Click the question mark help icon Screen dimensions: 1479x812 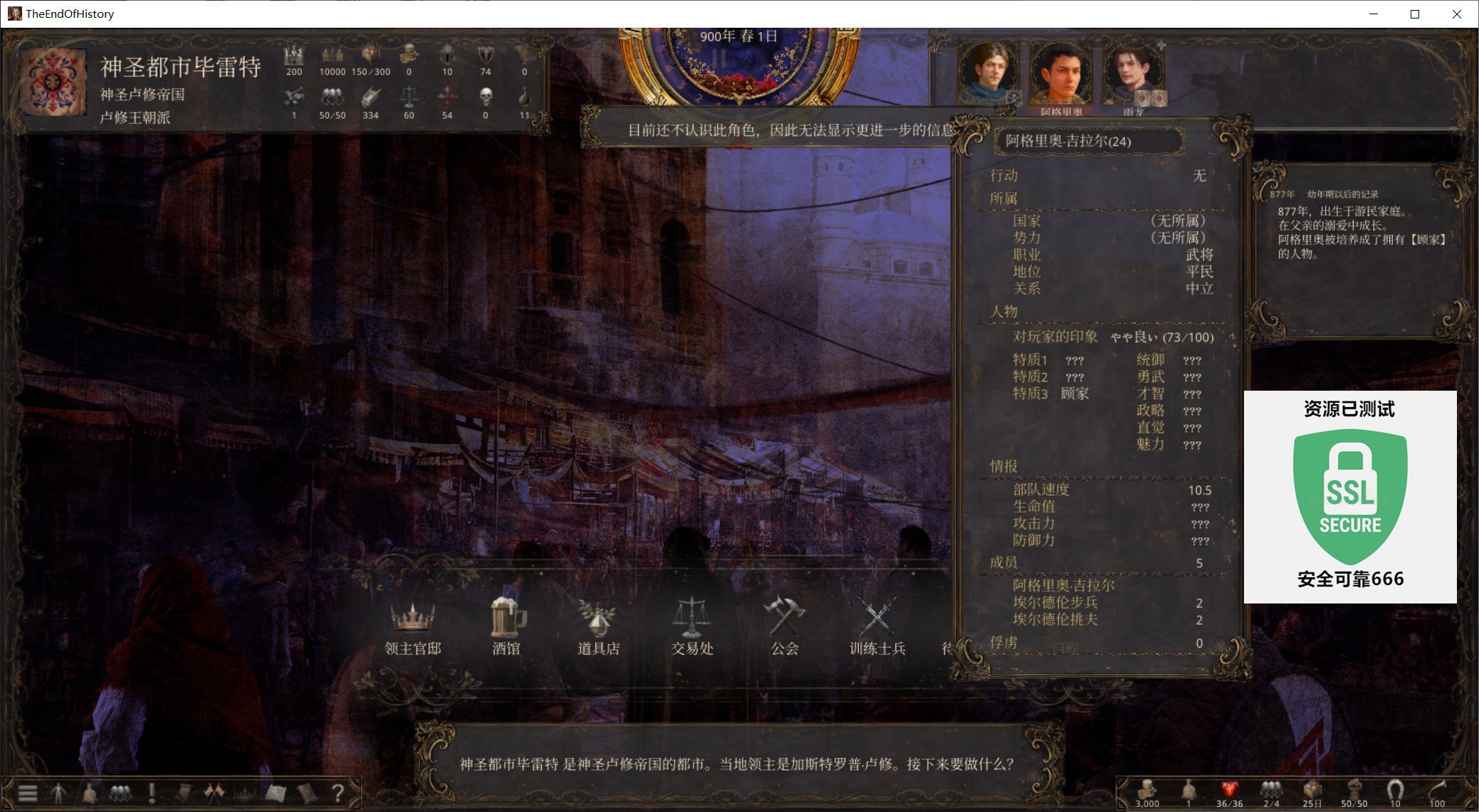337,792
